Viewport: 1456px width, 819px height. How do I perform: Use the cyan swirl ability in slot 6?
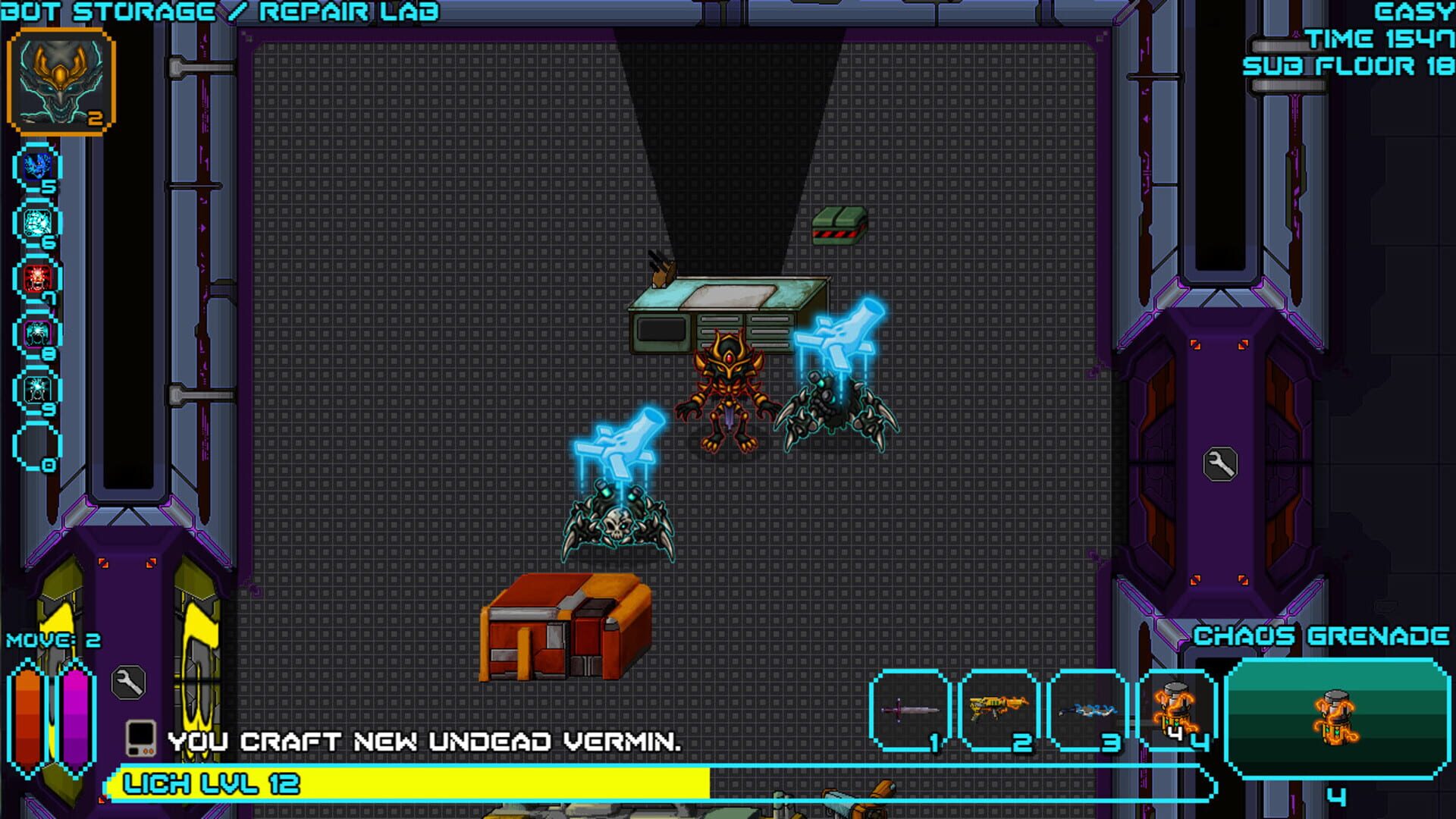click(x=38, y=222)
